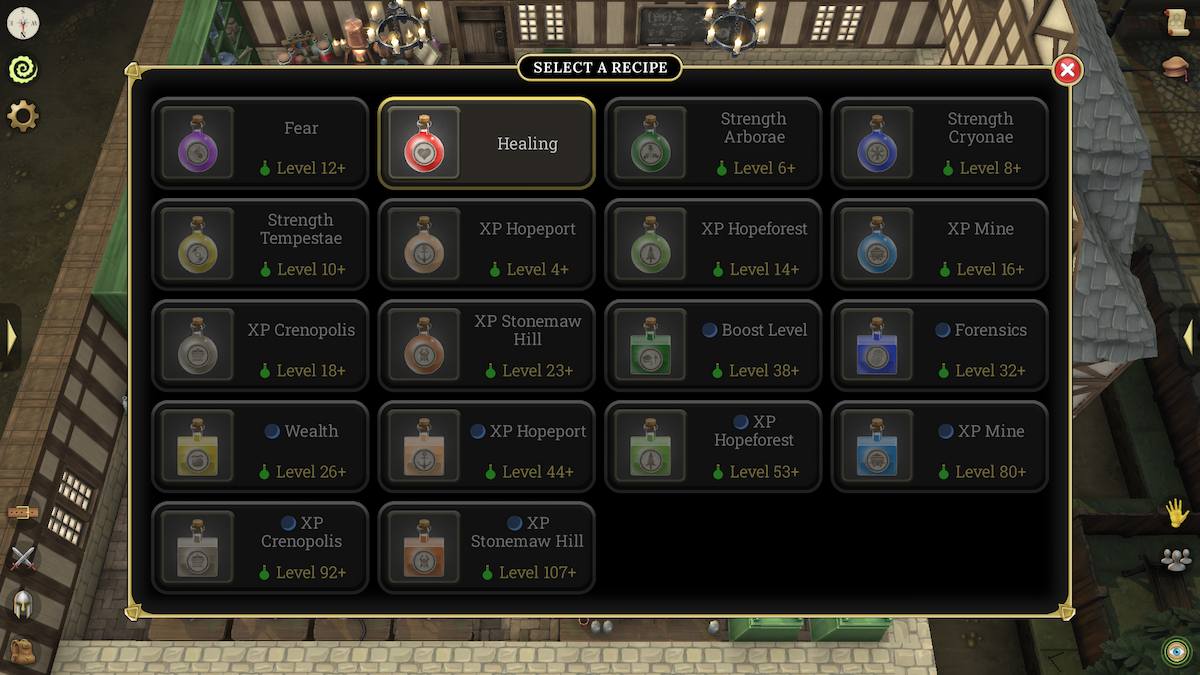Open the crossed swords combat icon
Screen dimensions: 1200x675
[x=22, y=558]
